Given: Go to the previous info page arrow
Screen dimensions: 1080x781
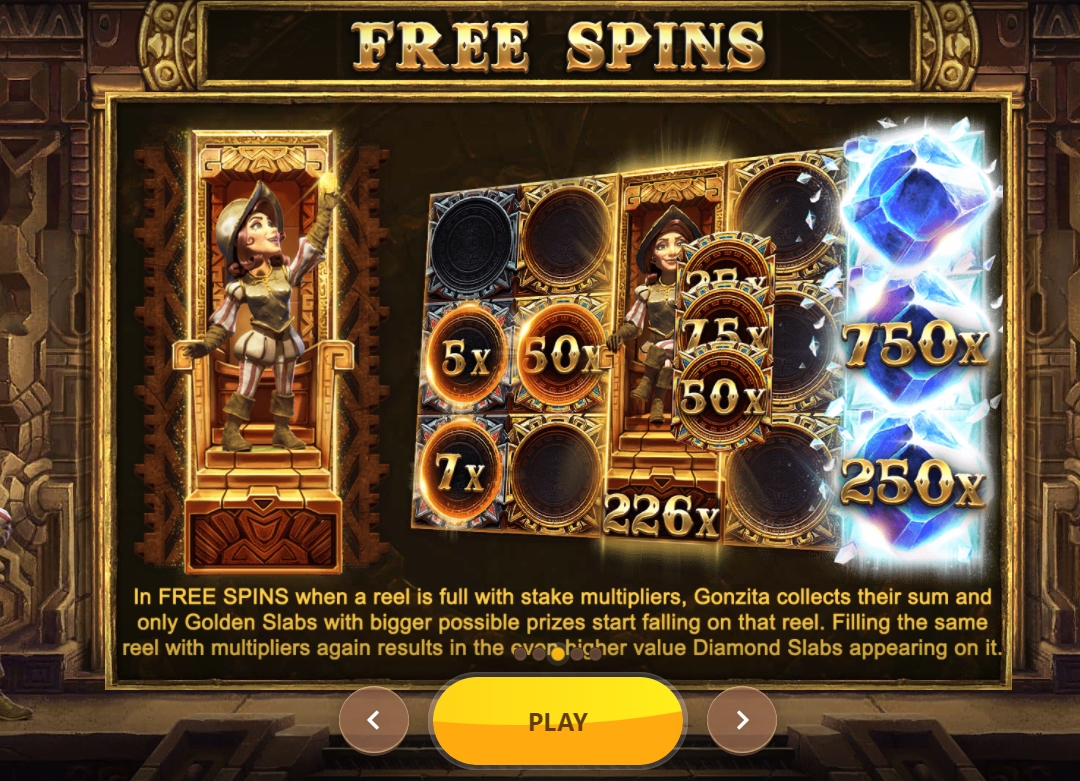Looking at the screenshot, I should coord(374,720).
